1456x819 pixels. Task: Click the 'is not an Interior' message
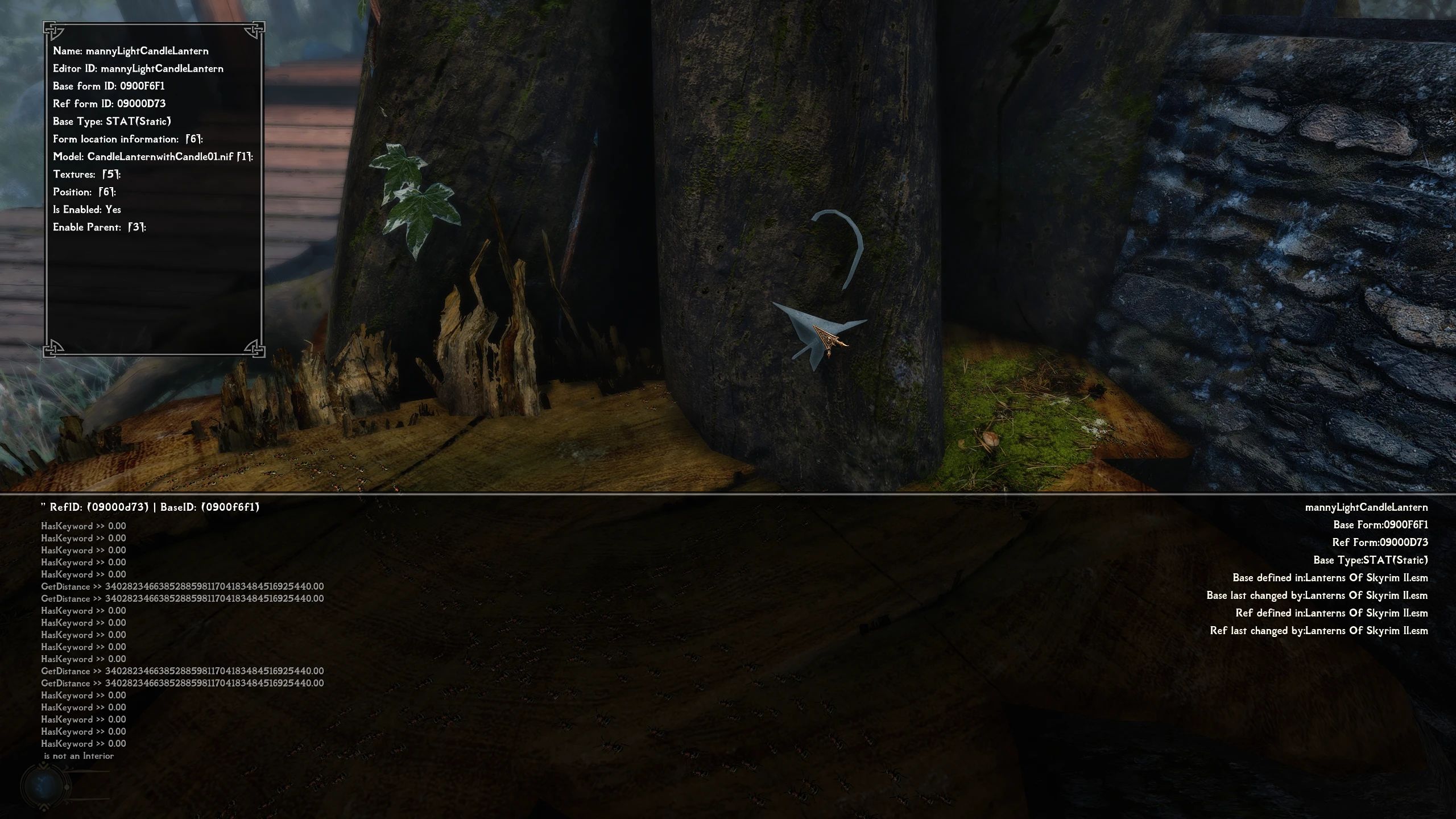pyautogui.click(x=78, y=756)
